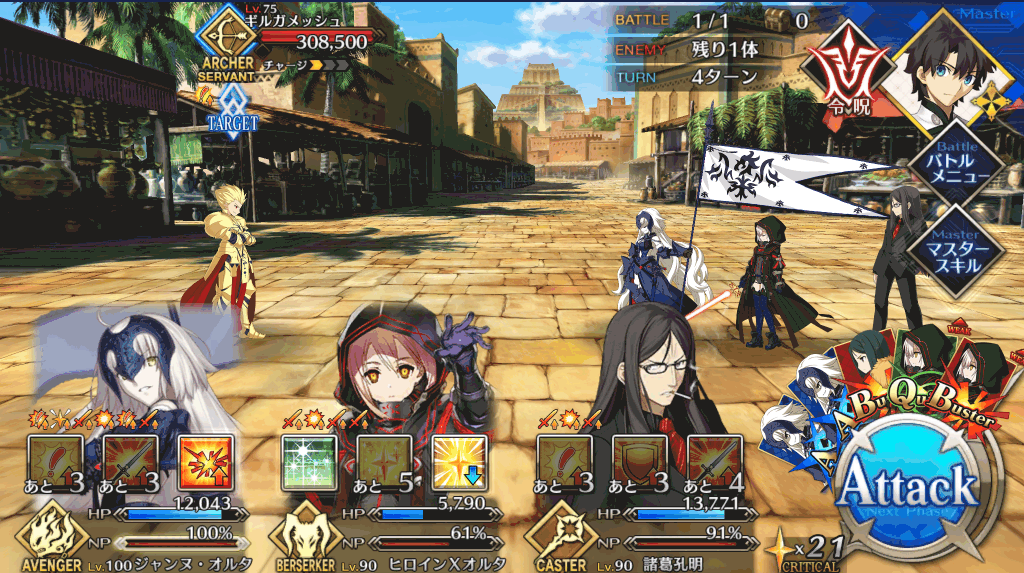
Task: Select Jeanne Alter's sword skill on cooldown
Action: tap(130, 461)
